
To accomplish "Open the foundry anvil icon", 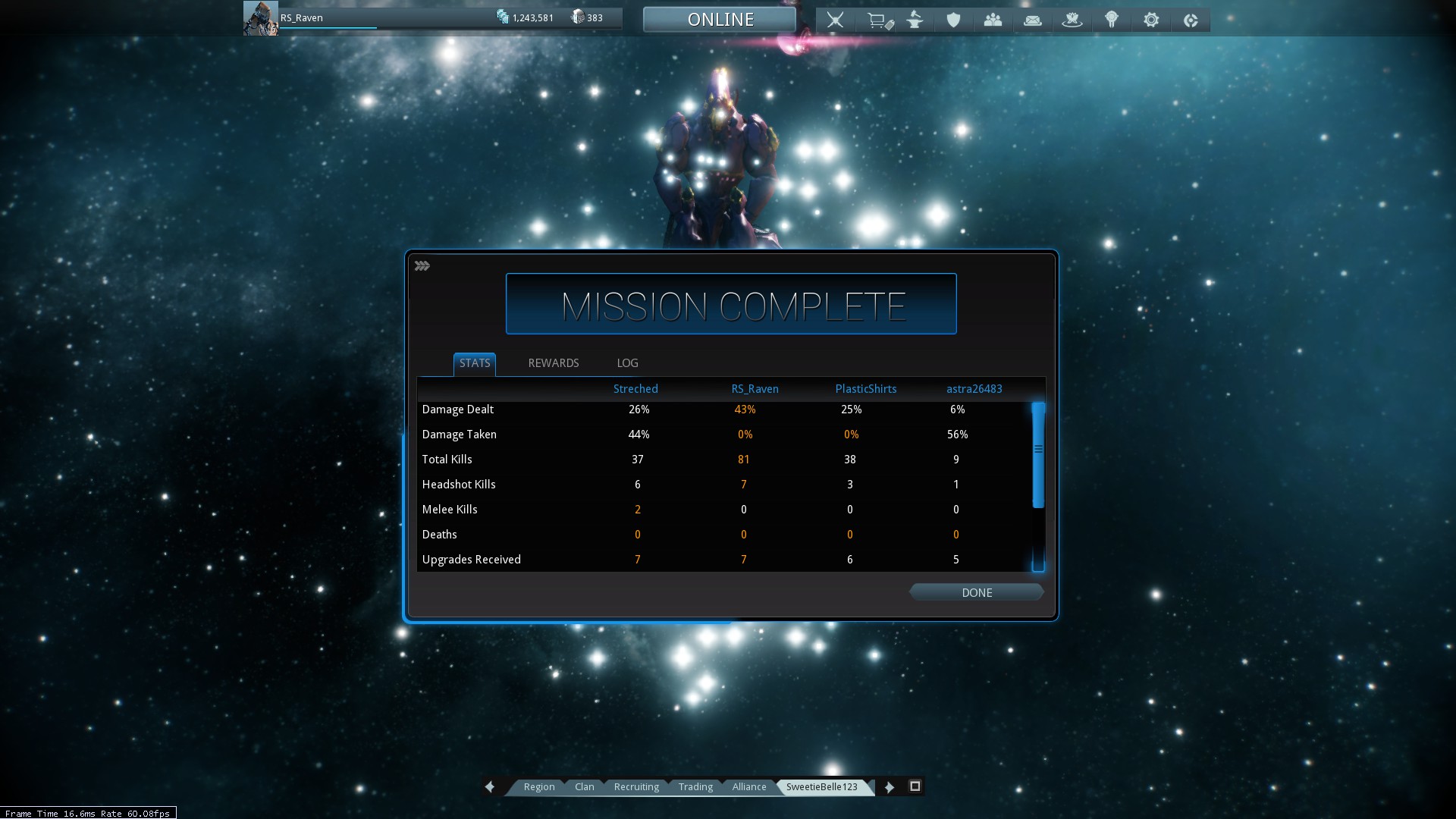I will pos(915,20).
